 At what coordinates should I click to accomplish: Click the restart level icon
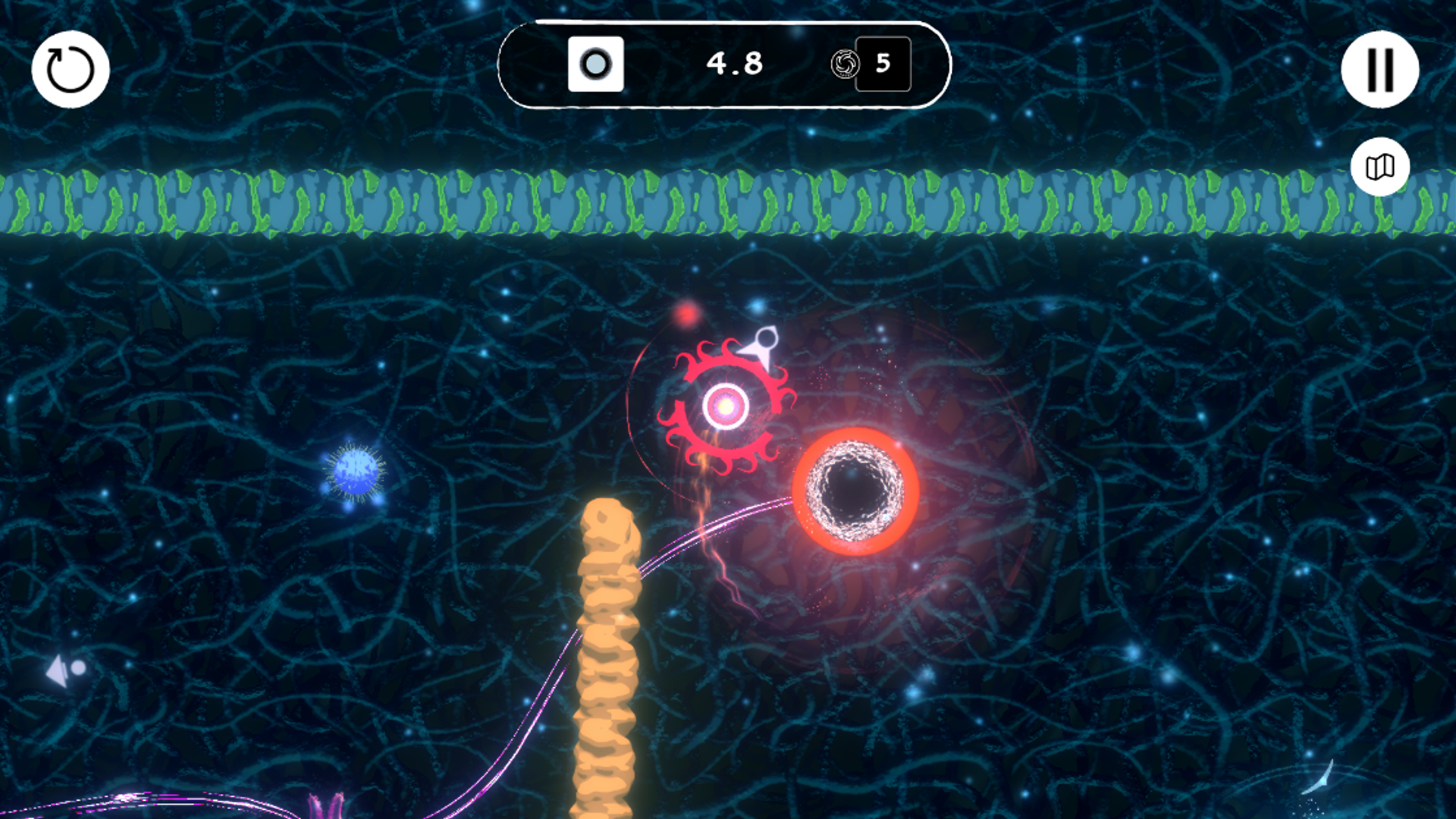69,69
